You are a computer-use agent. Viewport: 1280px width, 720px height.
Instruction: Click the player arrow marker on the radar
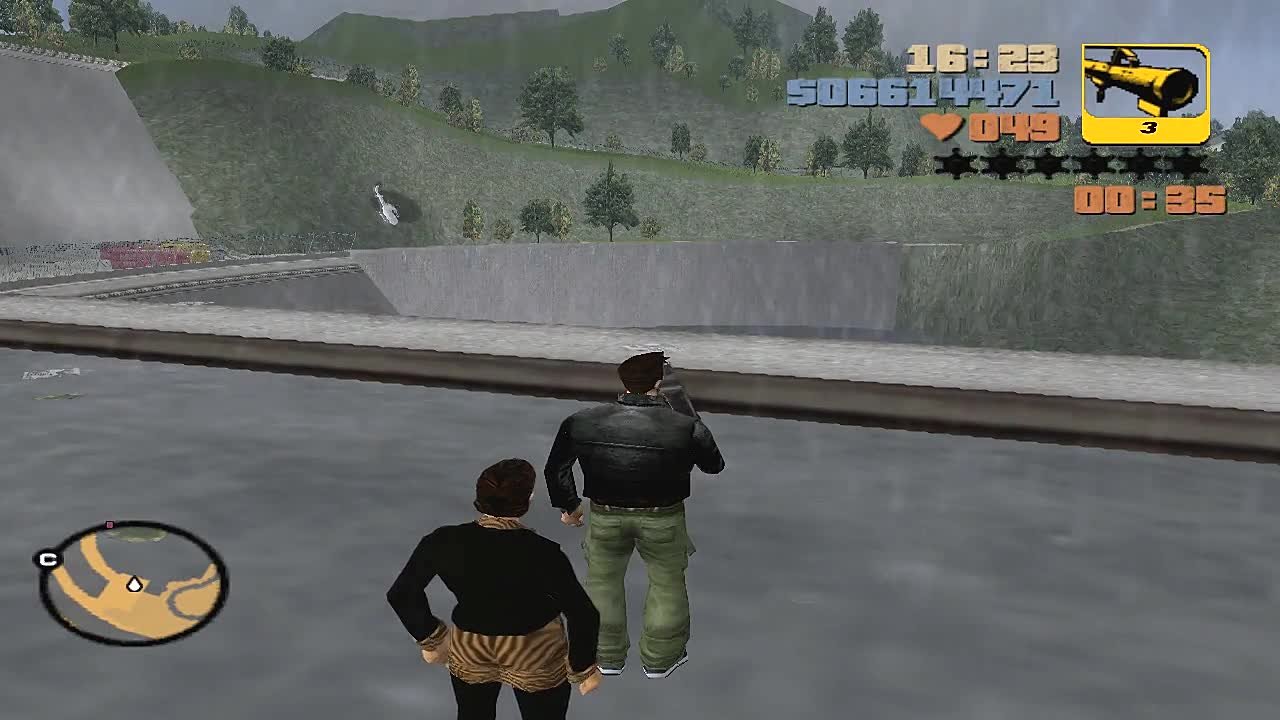(134, 584)
